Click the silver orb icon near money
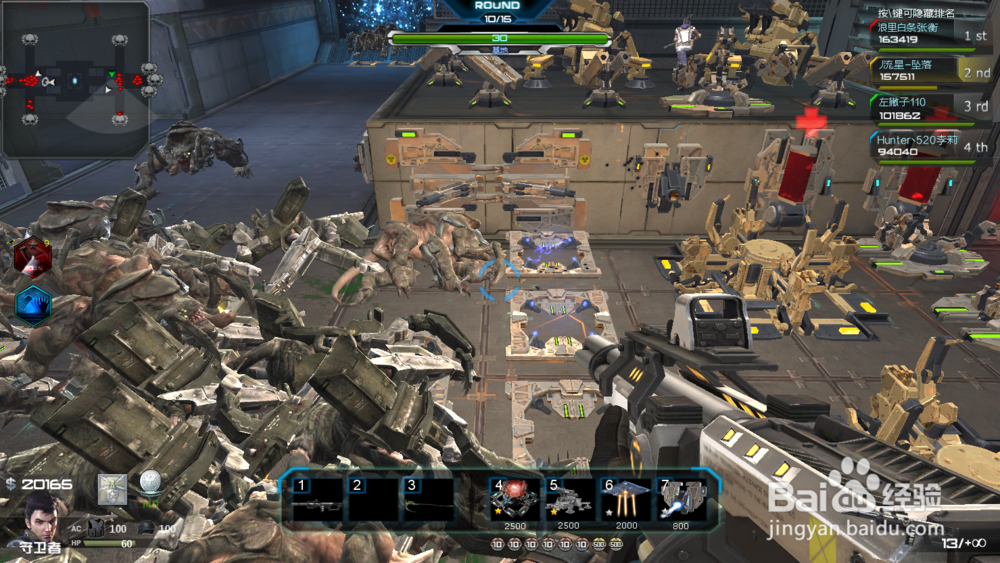The image size is (1000, 563). coord(150,484)
